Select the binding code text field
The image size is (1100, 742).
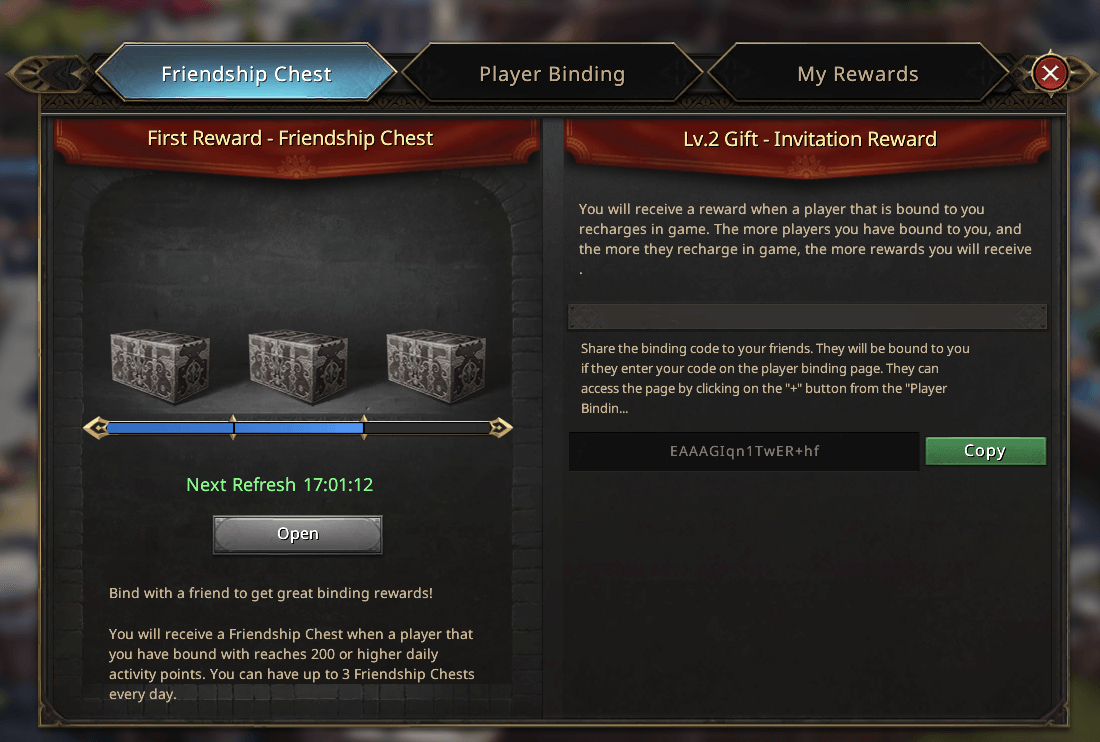pos(744,451)
